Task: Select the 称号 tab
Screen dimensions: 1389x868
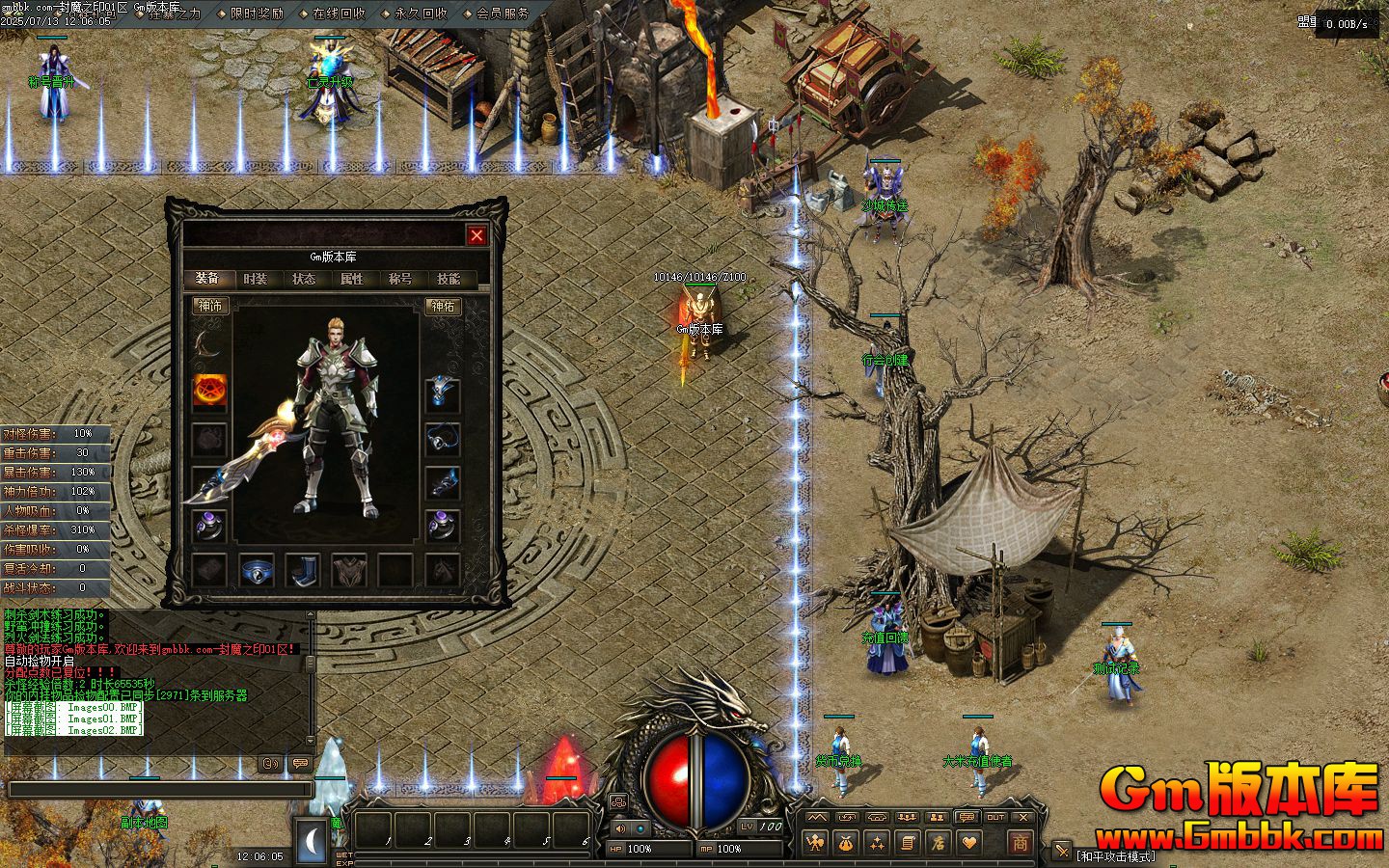Action: pyautogui.click(x=400, y=279)
